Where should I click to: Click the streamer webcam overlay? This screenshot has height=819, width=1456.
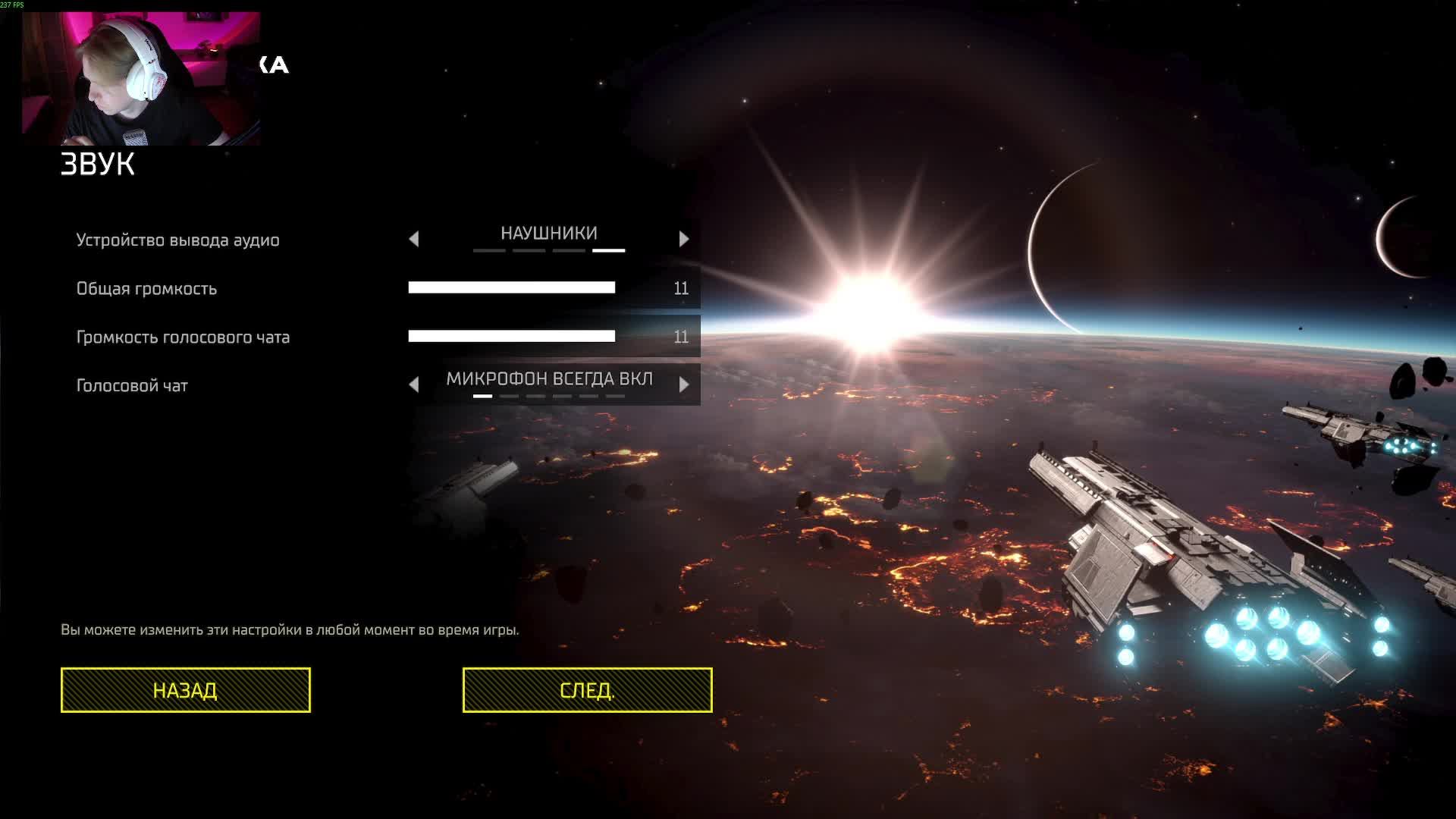(x=141, y=78)
